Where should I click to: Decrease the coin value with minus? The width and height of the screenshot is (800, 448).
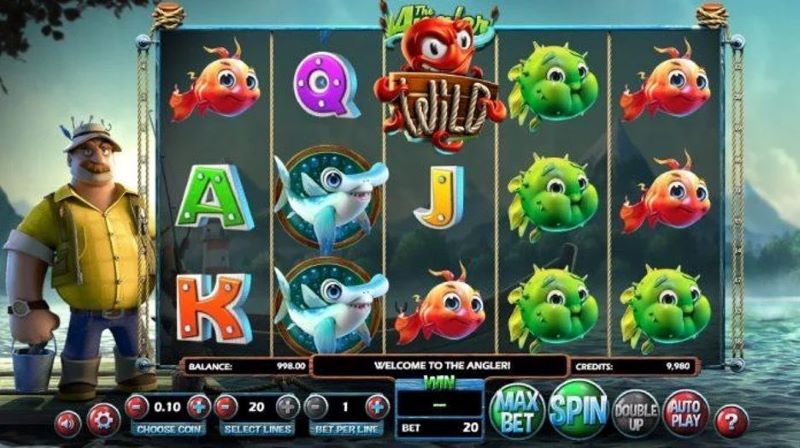point(137,406)
